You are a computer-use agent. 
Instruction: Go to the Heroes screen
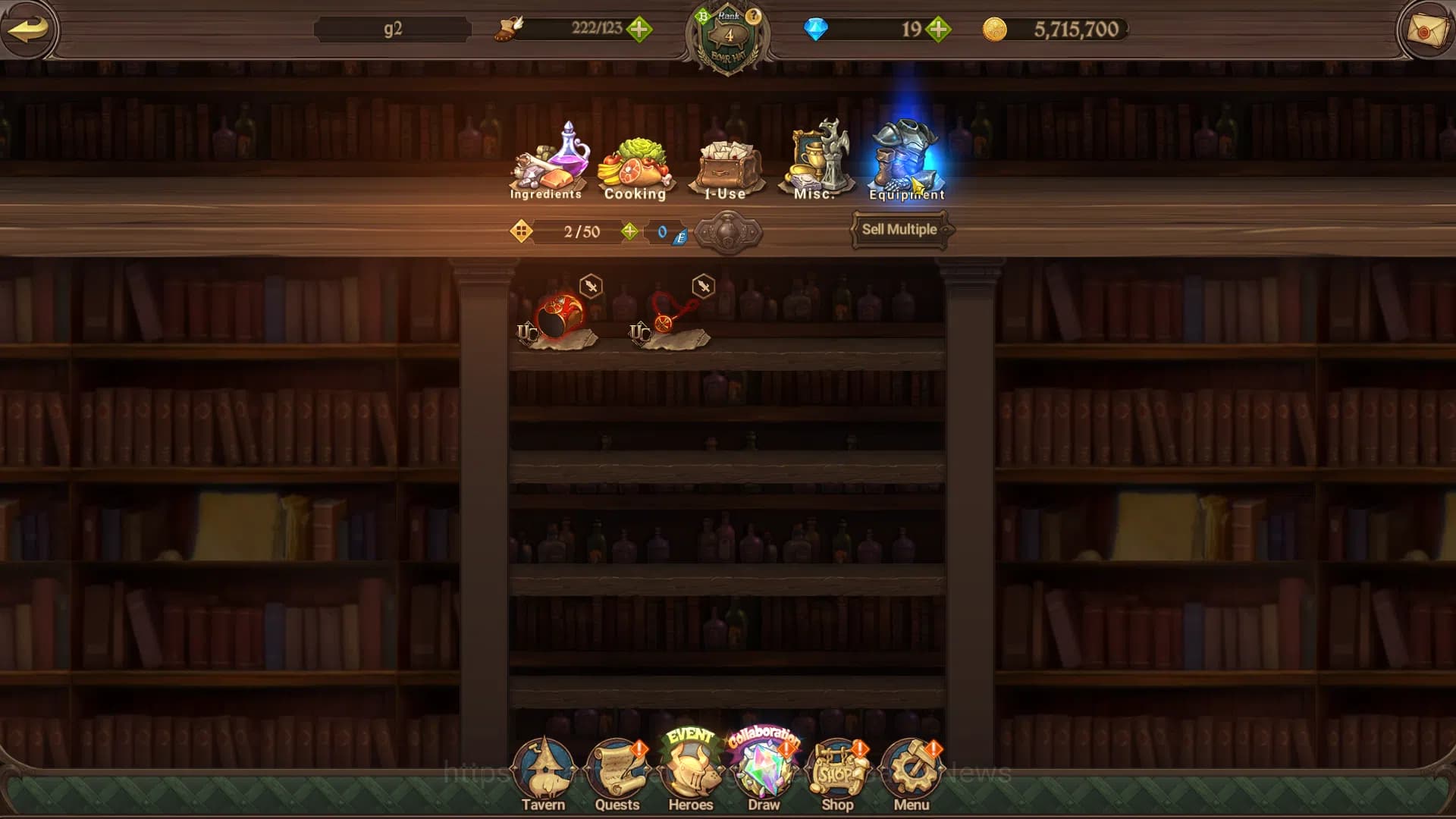tap(690, 773)
